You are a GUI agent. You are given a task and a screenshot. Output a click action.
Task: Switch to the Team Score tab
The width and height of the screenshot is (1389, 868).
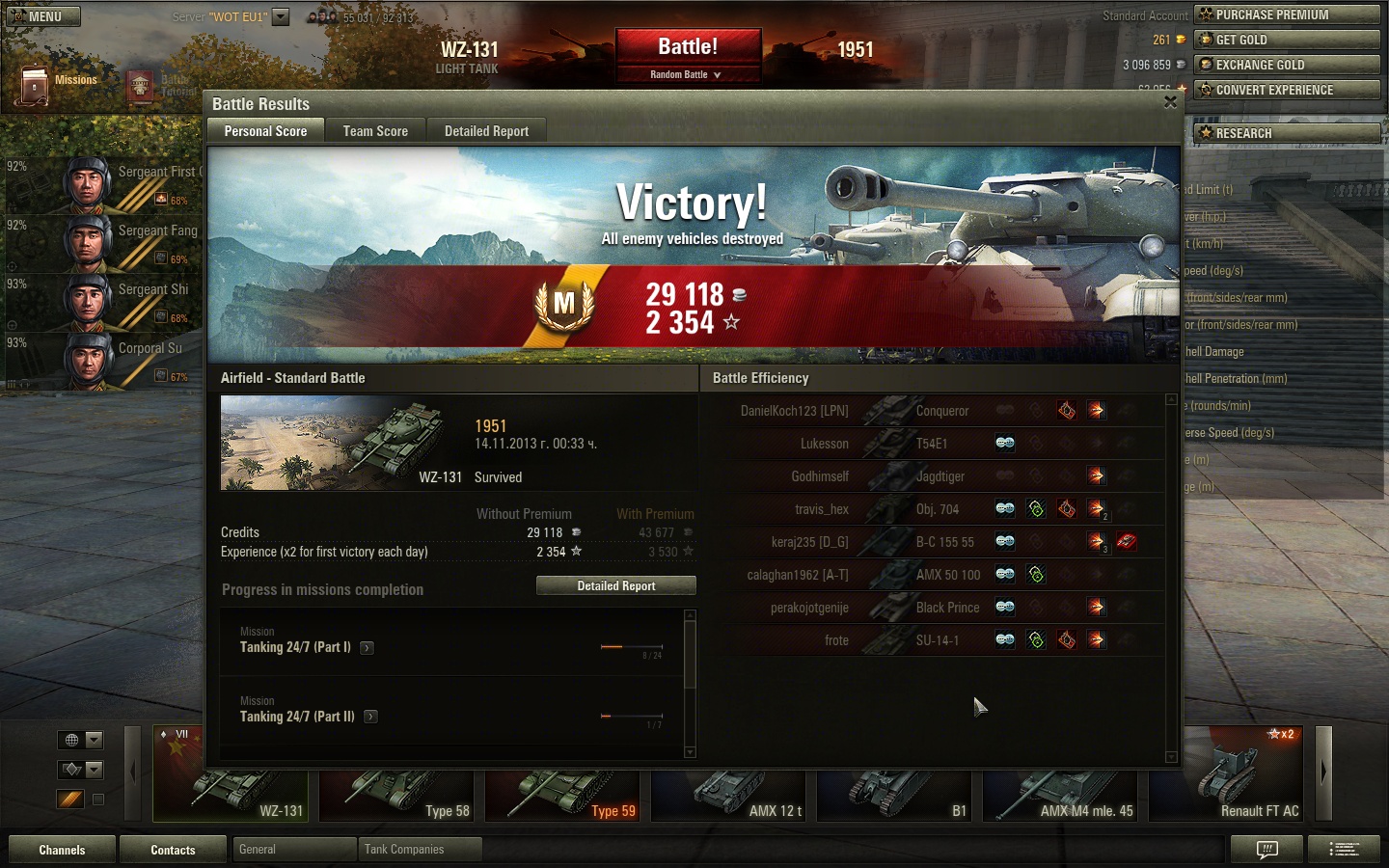pyautogui.click(x=375, y=131)
